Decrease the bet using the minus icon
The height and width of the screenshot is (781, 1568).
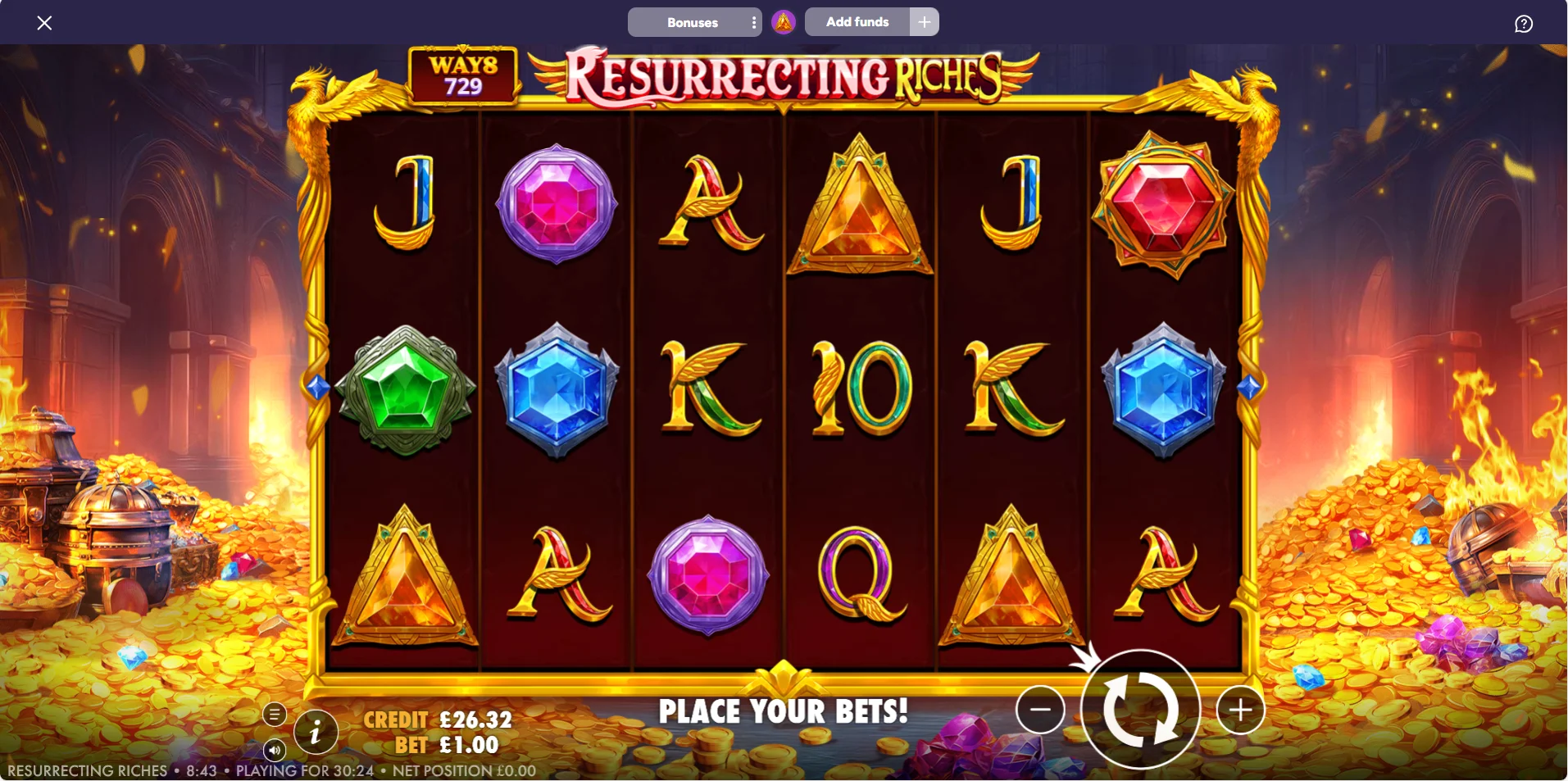(x=1039, y=710)
